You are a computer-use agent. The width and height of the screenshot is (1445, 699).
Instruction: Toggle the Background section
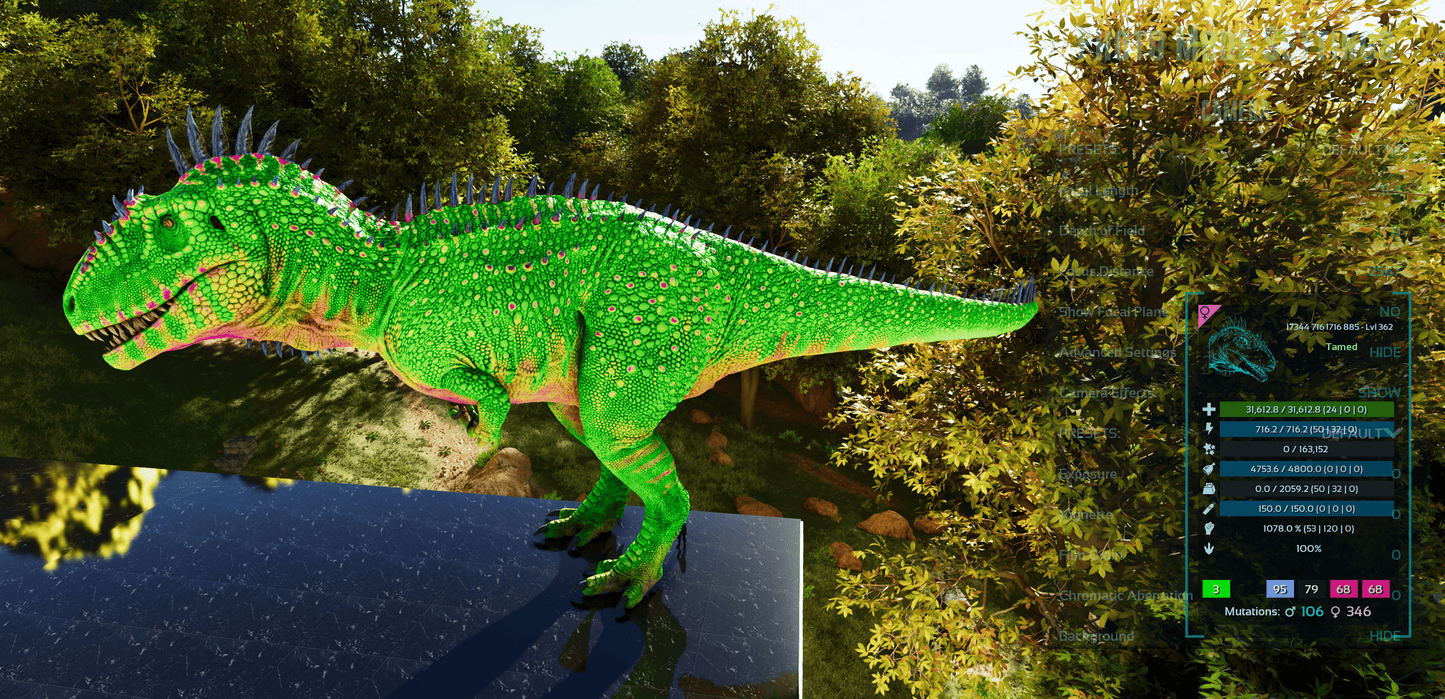(x=1384, y=636)
